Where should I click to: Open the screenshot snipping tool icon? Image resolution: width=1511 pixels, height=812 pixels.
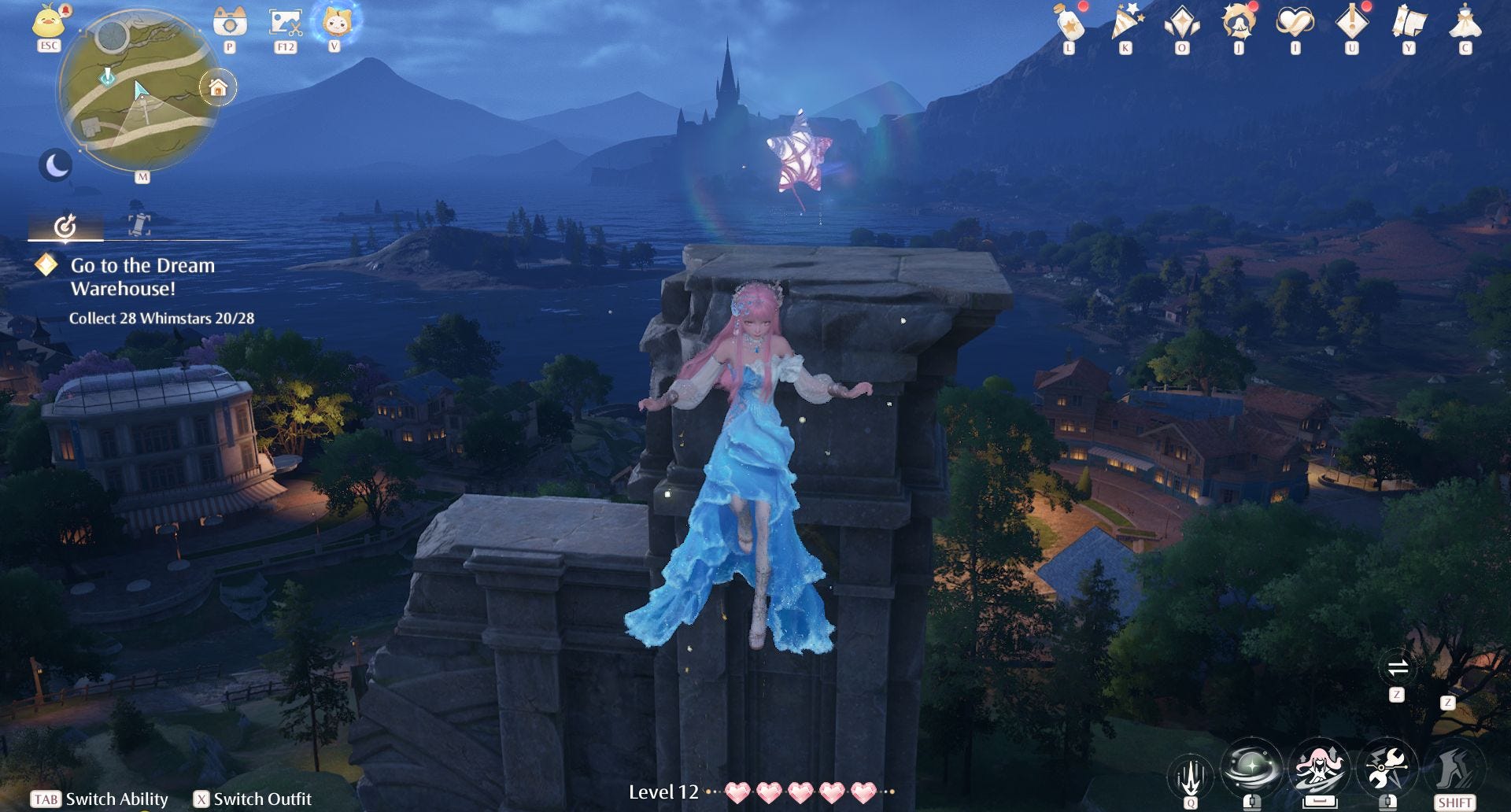coord(285,22)
